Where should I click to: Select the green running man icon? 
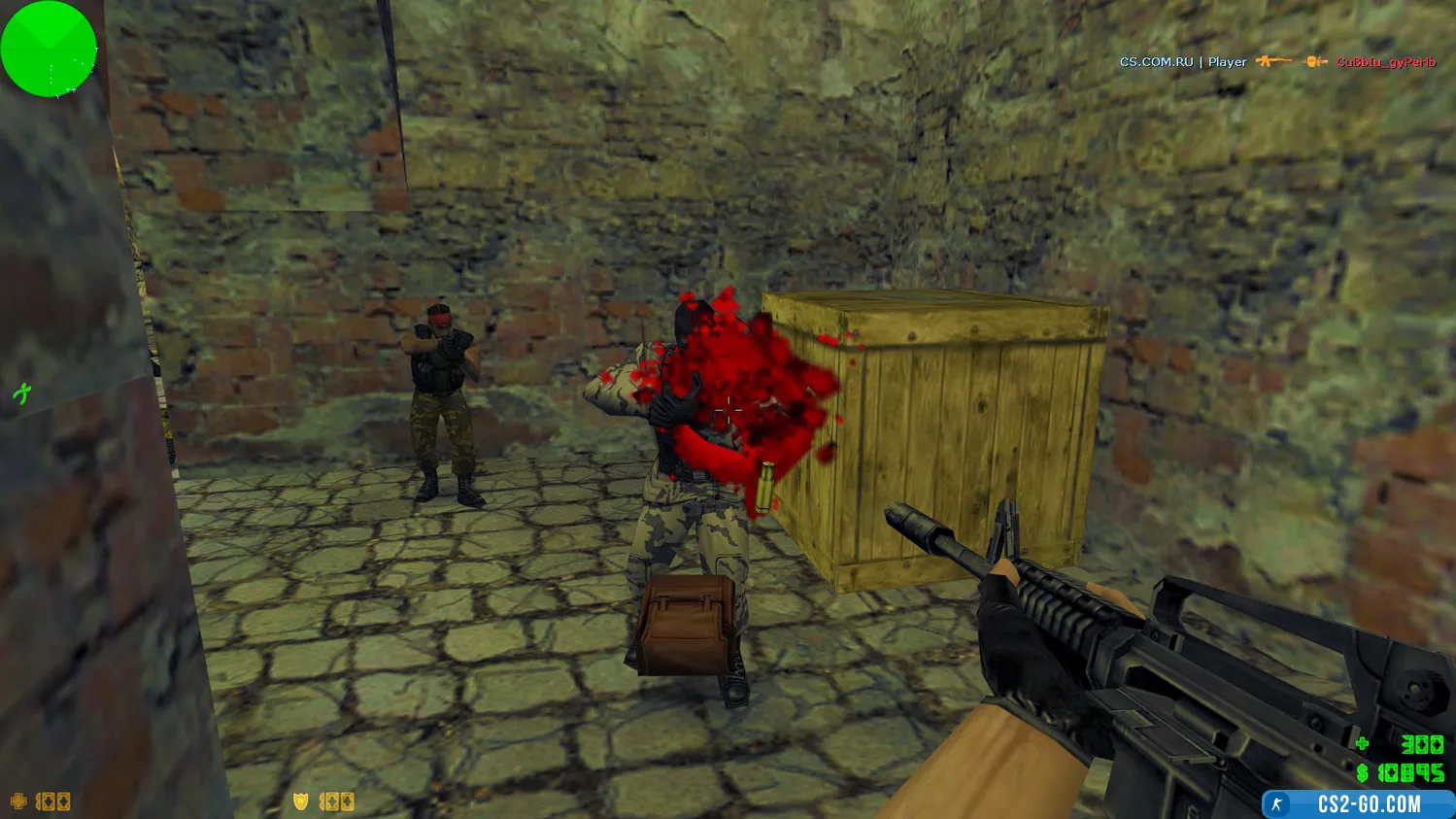coord(21,393)
